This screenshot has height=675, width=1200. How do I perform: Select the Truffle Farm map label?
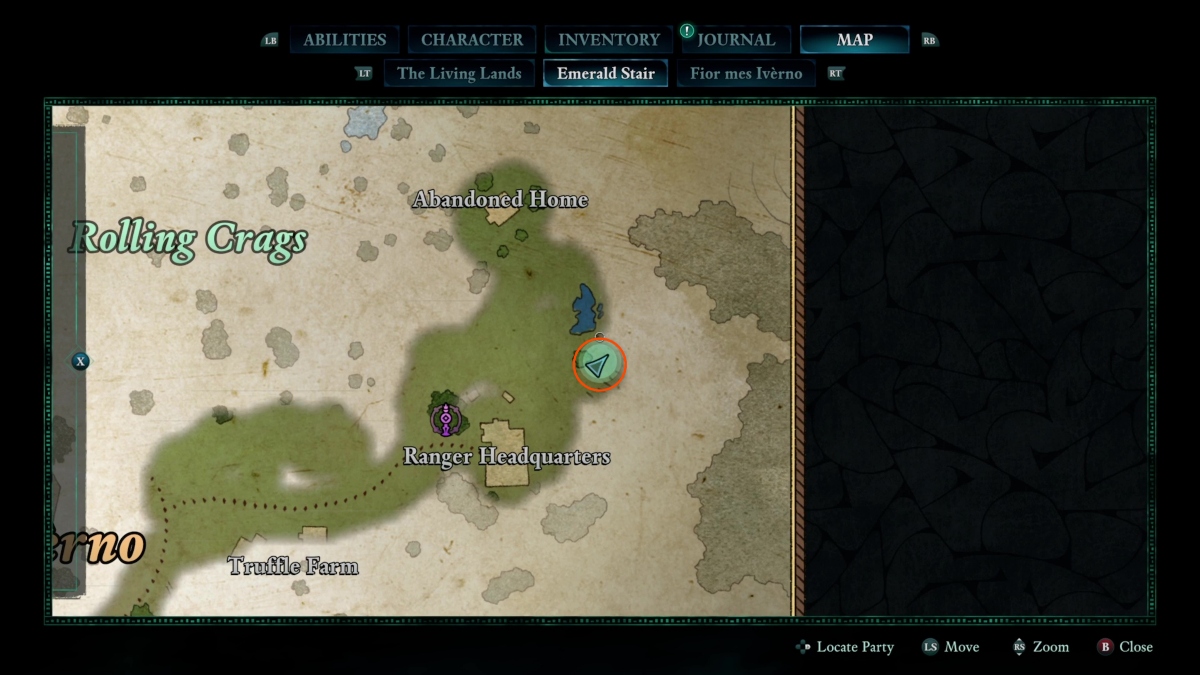(x=293, y=567)
